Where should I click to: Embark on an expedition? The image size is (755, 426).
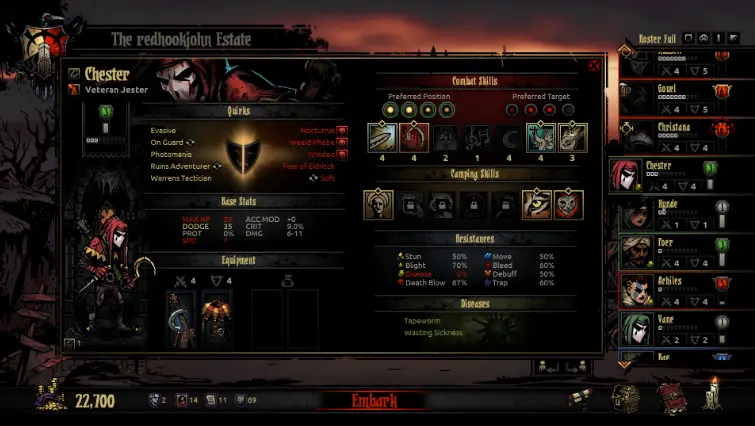pyautogui.click(x=374, y=401)
